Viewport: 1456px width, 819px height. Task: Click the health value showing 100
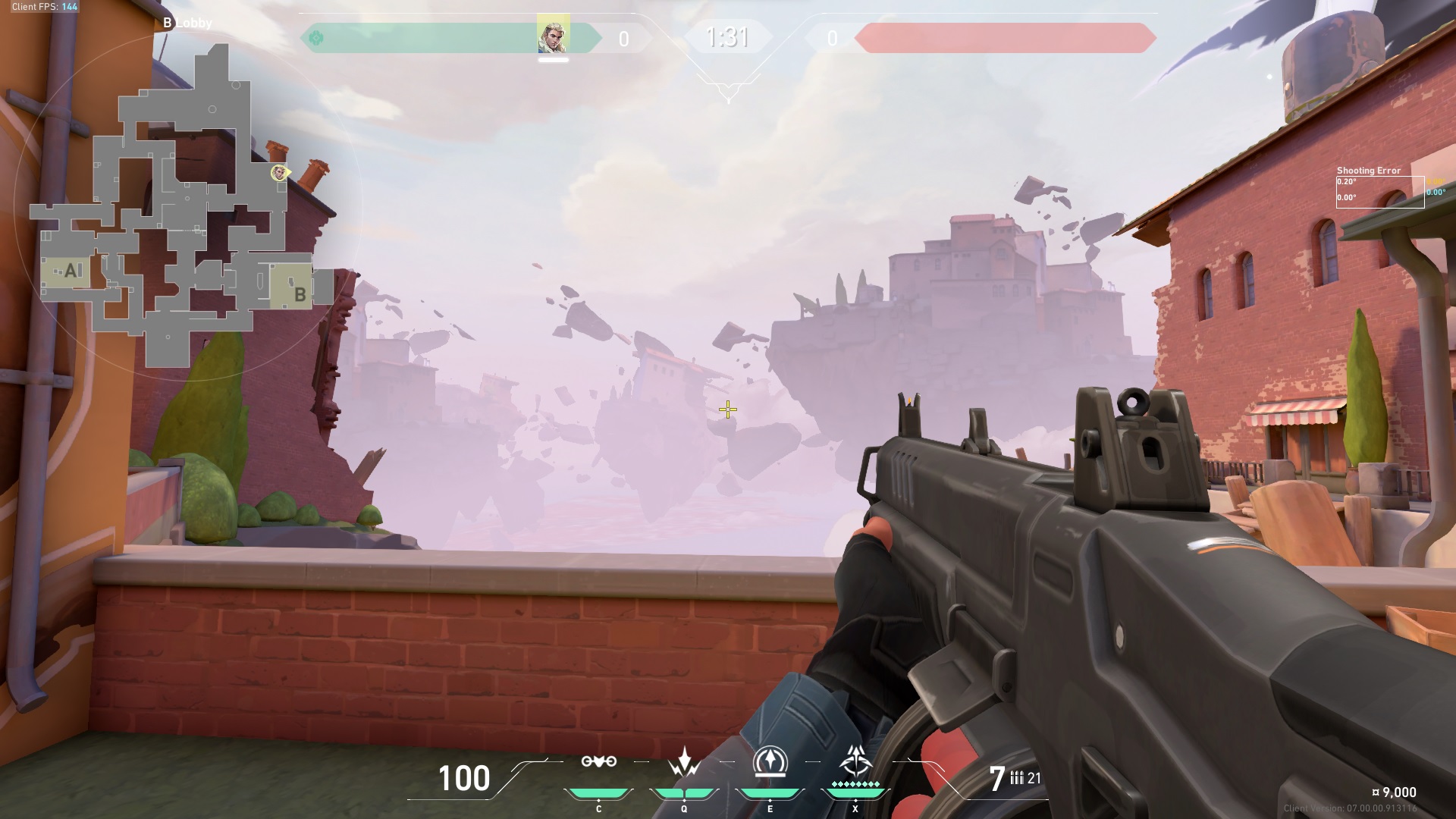(x=463, y=778)
